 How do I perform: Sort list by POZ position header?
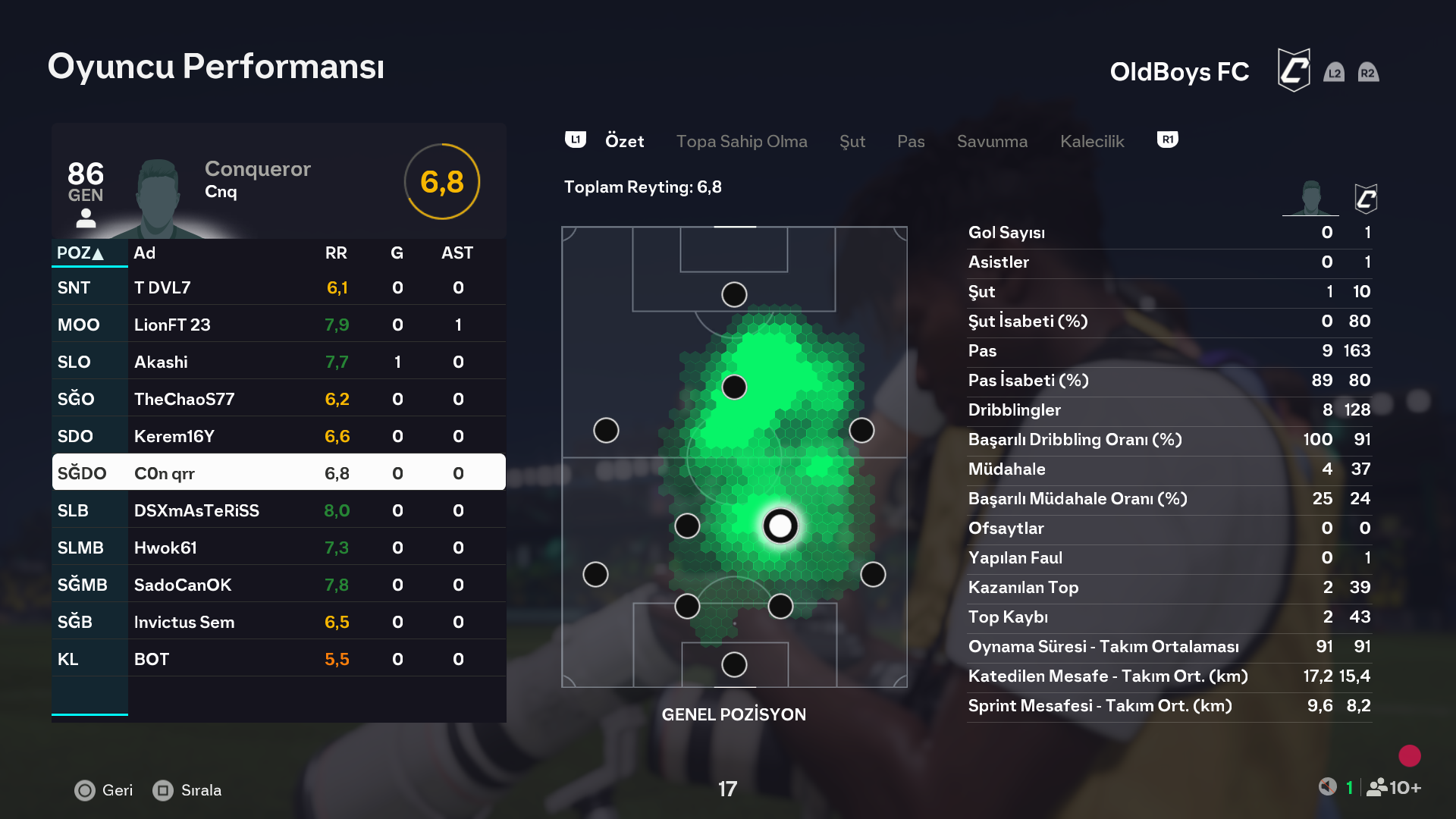(x=80, y=253)
